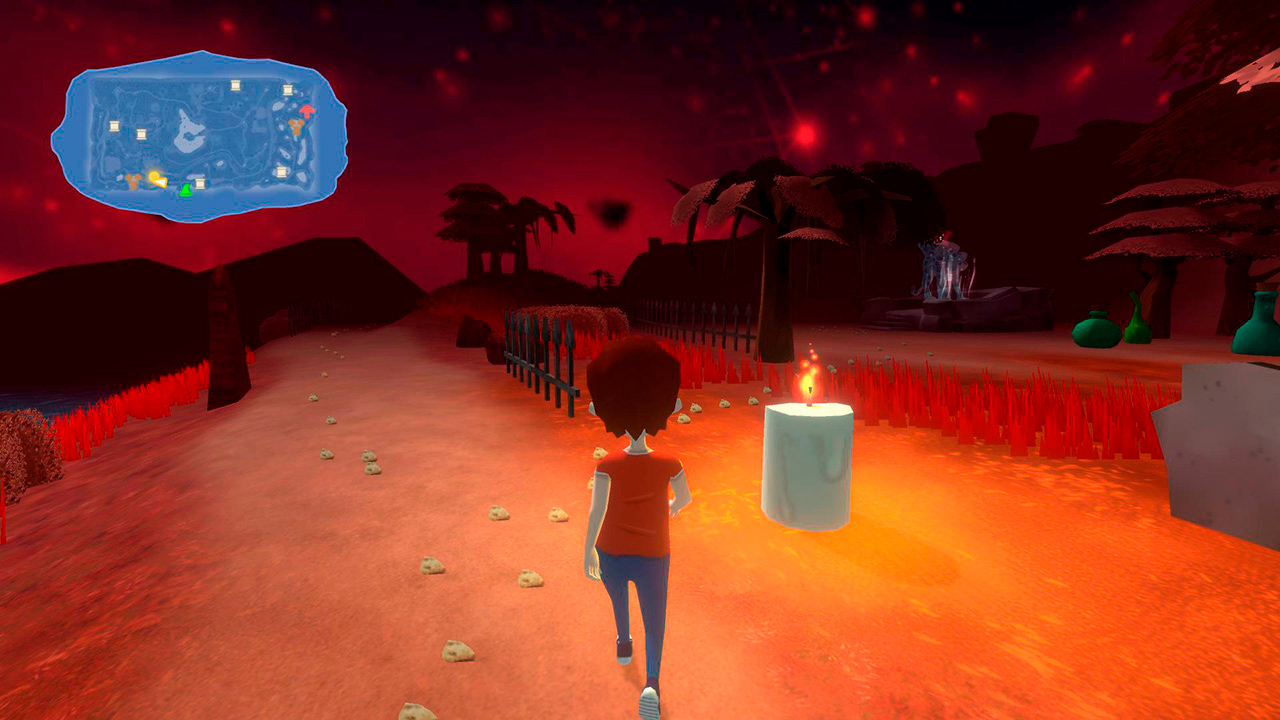The height and width of the screenshot is (720, 1280).
Task: Click the red mushroom marker on the minimap
Action: tap(307, 111)
